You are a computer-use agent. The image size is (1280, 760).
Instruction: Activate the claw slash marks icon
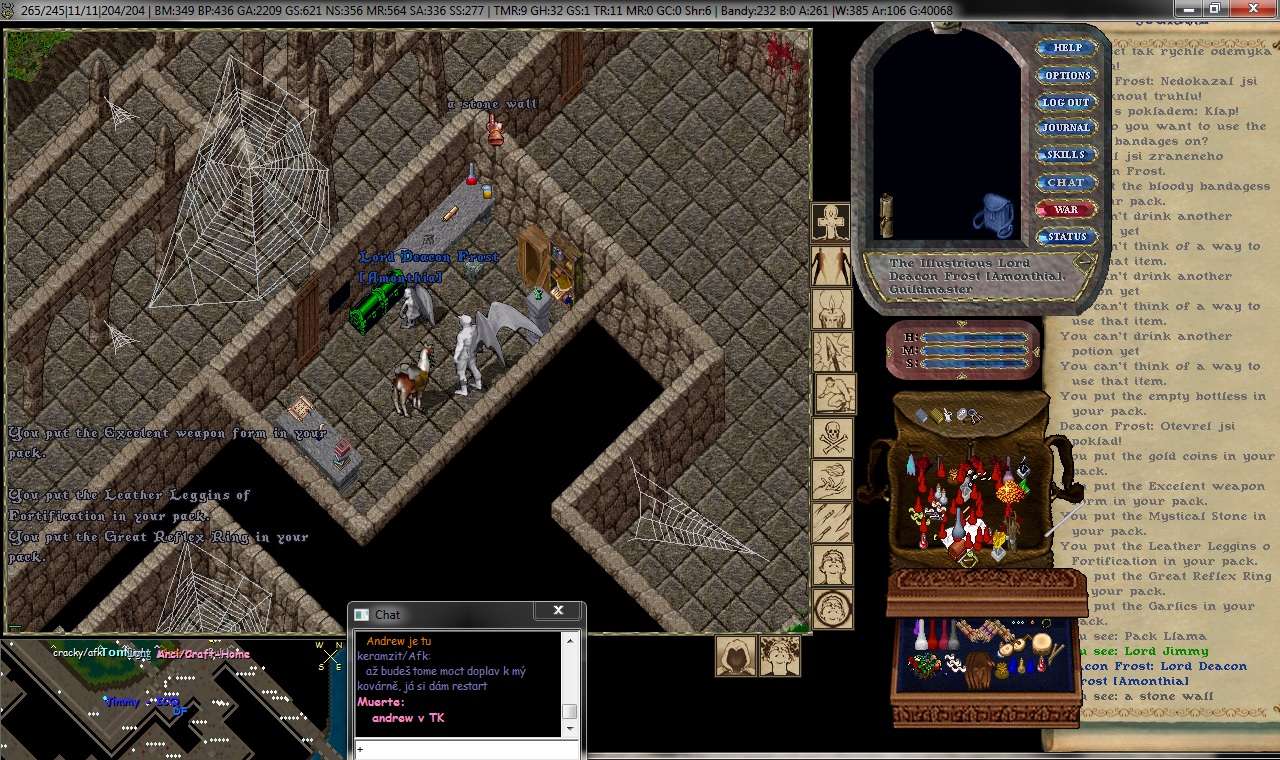[x=832, y=522]
